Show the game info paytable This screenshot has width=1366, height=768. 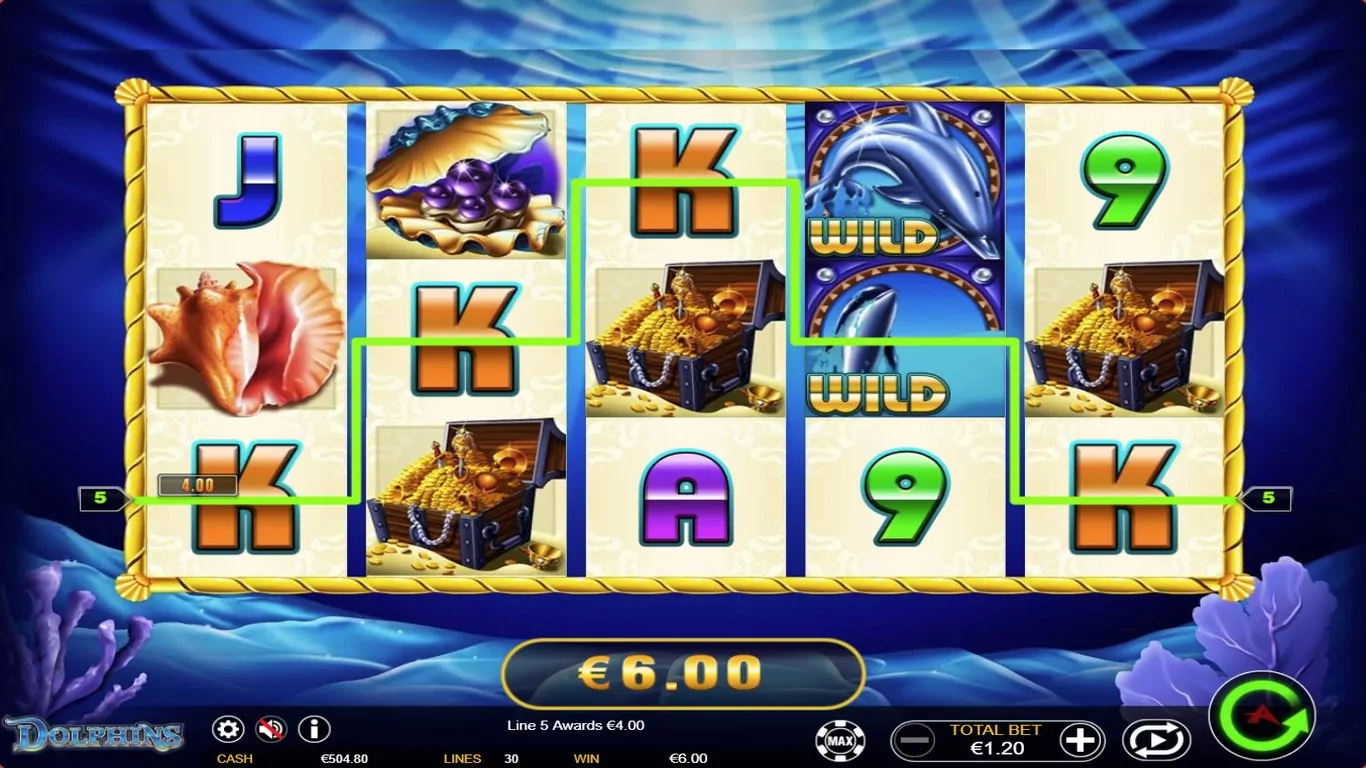[x=314, y=729]
